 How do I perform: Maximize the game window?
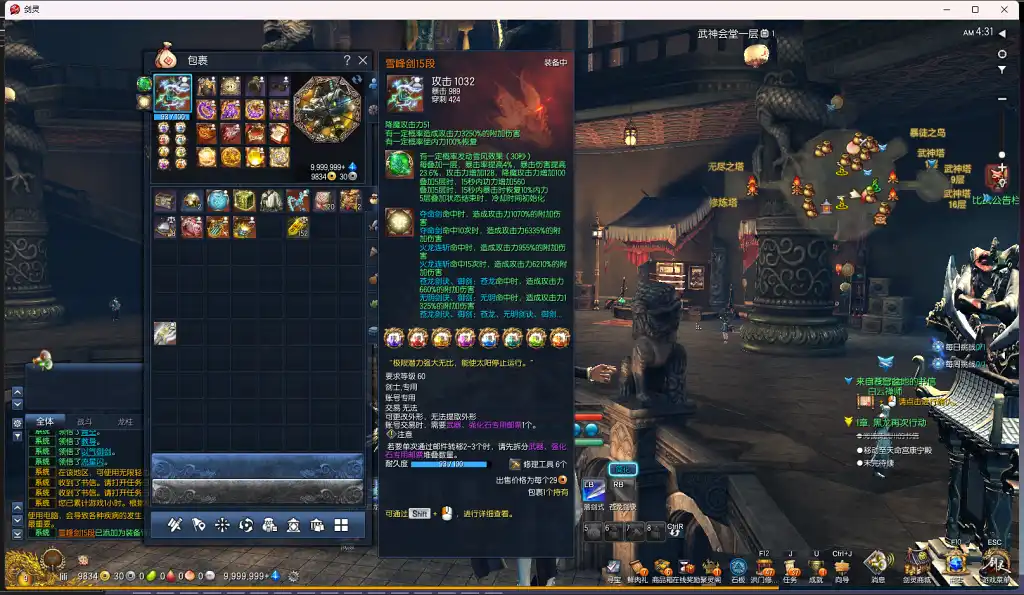[975, 9]
